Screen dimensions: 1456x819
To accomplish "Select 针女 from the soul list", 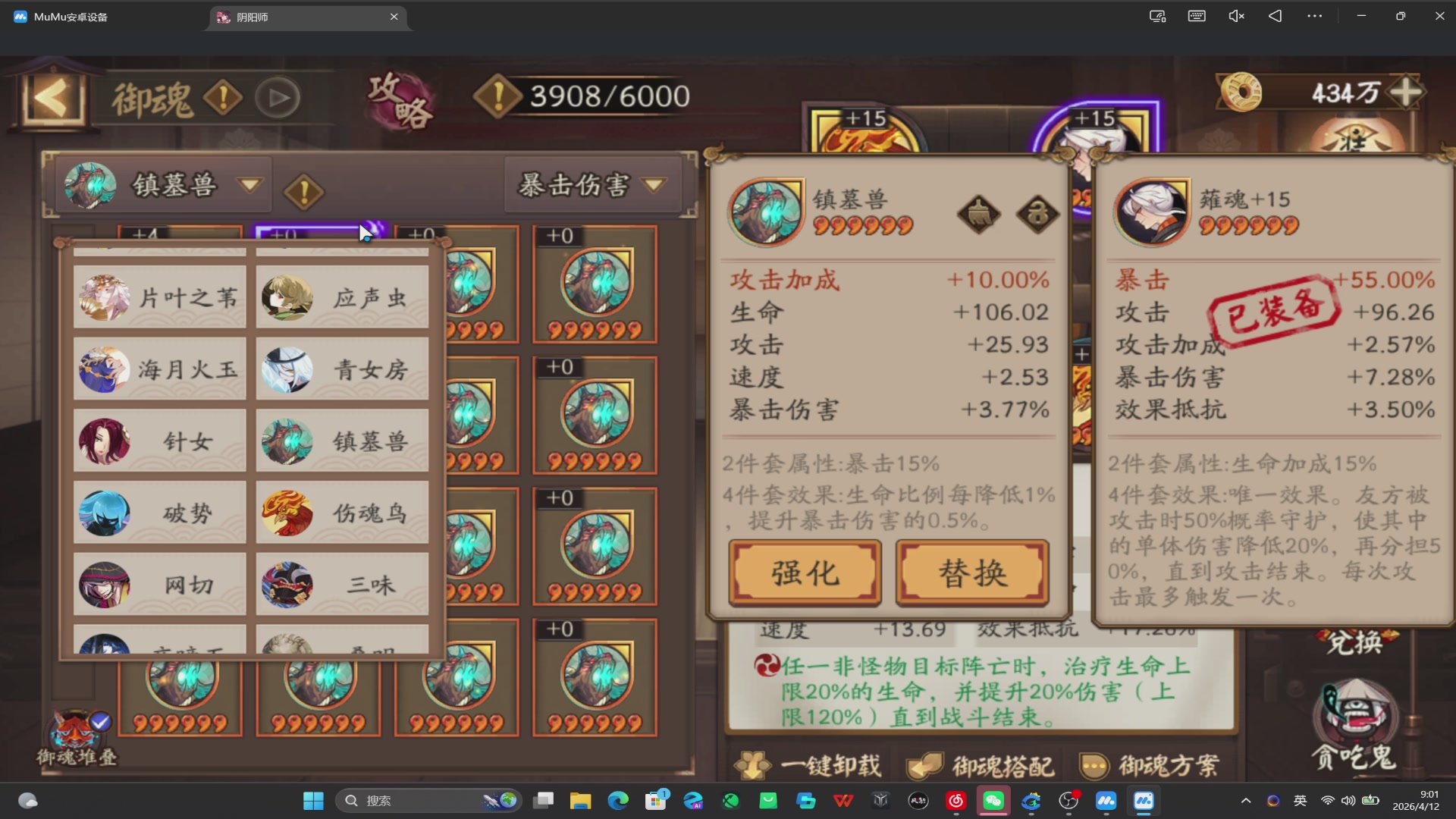I will pyautogui.click(x=159, y=441).
